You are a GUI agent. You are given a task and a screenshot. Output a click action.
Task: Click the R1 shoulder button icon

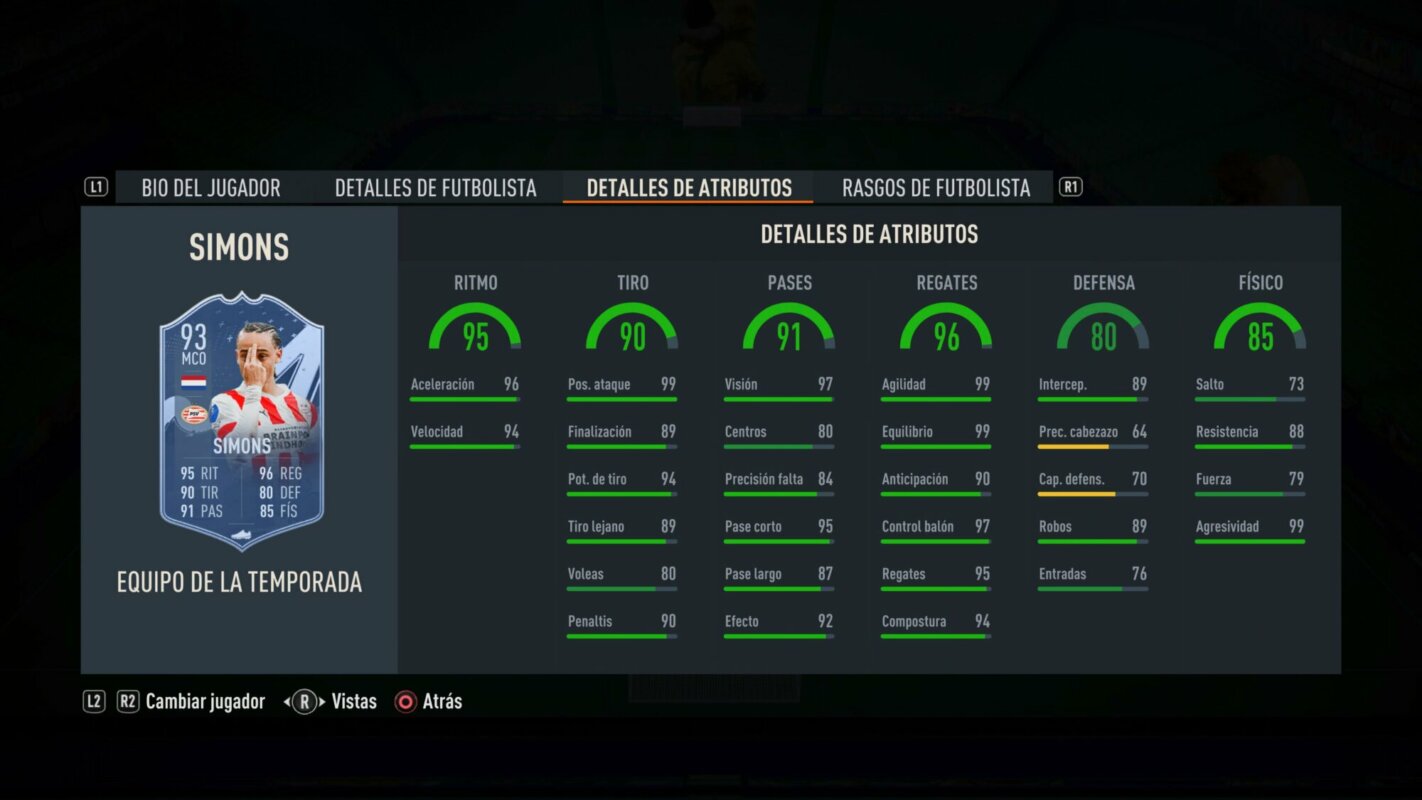point(1069,185)
